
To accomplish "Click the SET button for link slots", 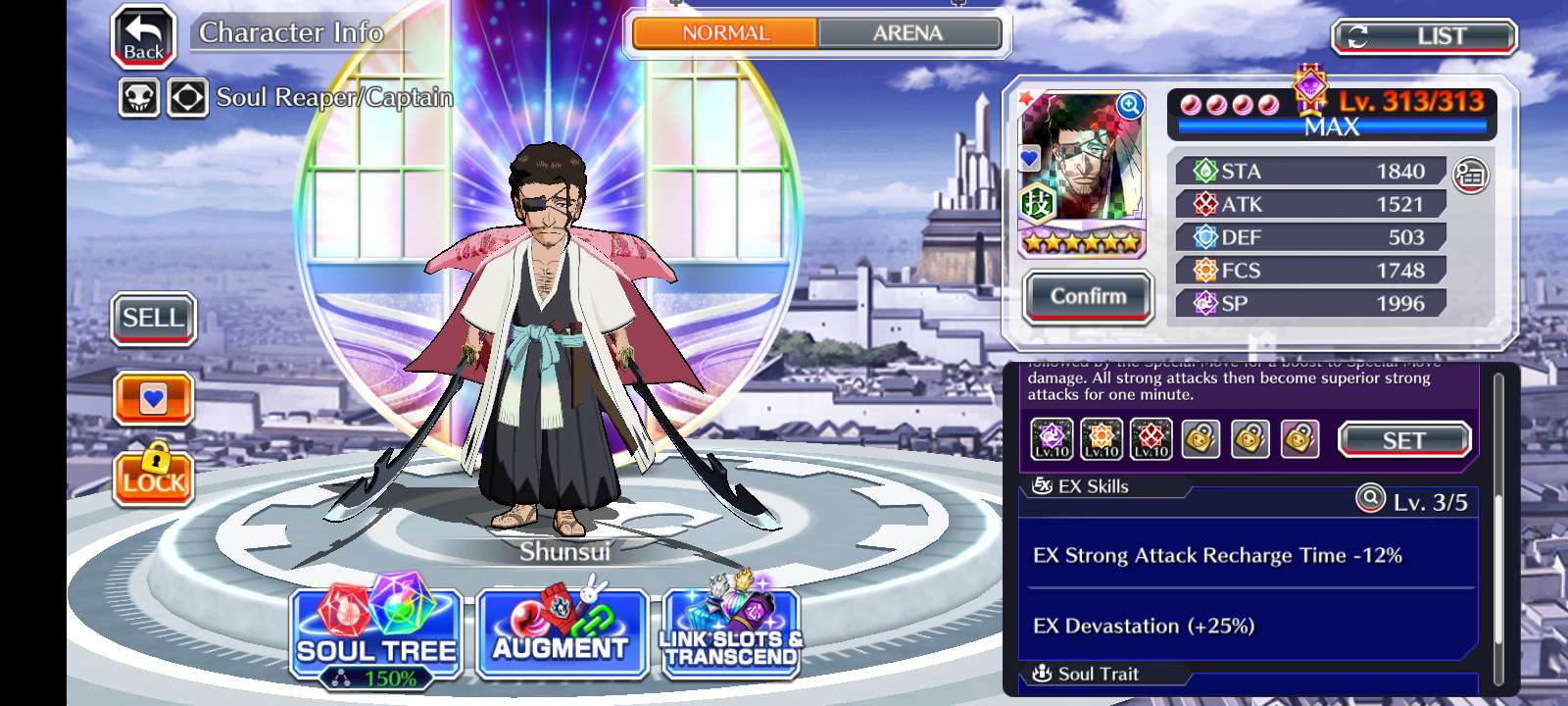I will pyautogui.click(x=1403, y=440).
